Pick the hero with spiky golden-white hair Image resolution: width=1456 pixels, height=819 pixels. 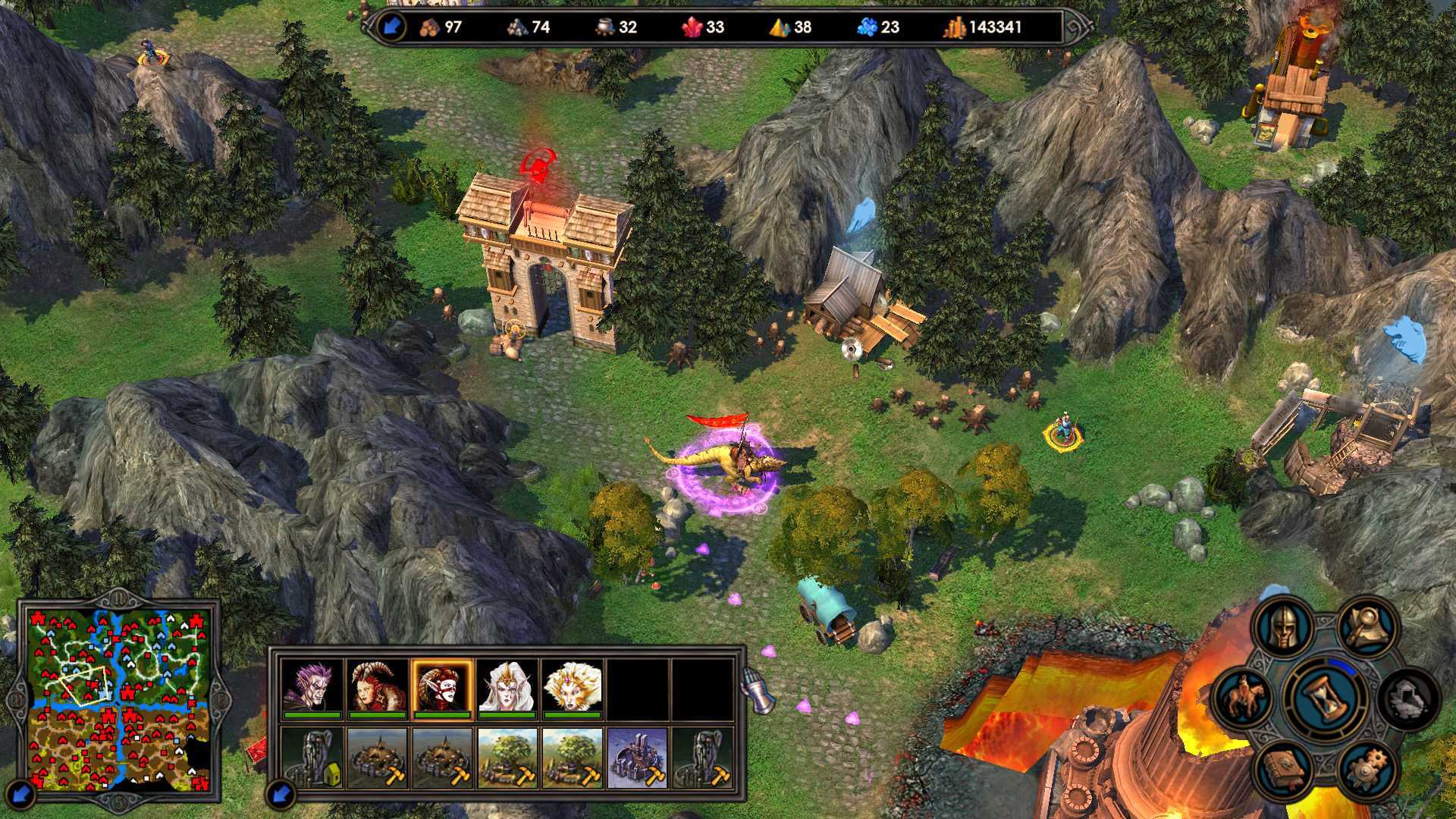tap(573, 687)
